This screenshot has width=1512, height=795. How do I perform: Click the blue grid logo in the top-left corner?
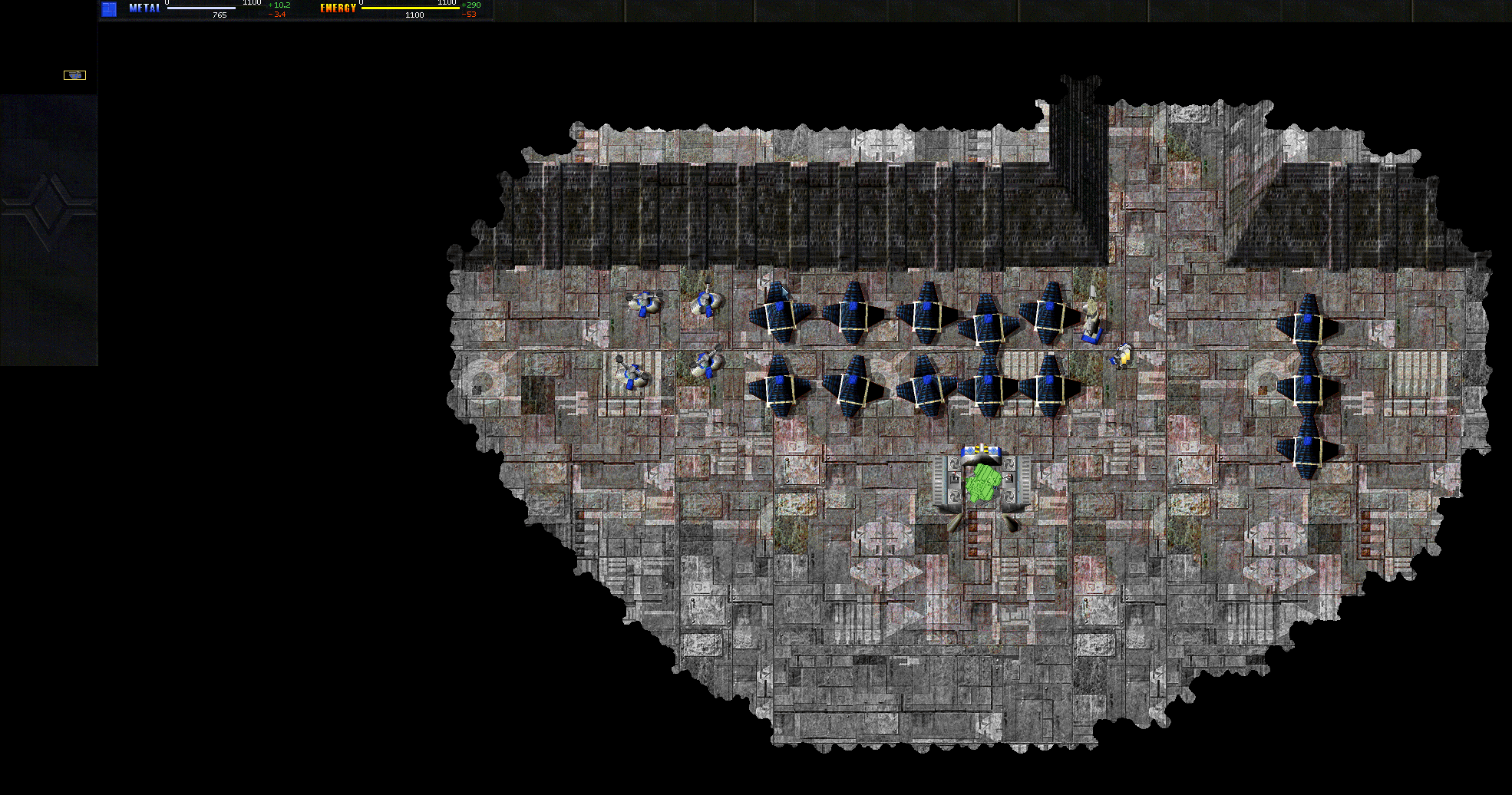click(107, 8)
